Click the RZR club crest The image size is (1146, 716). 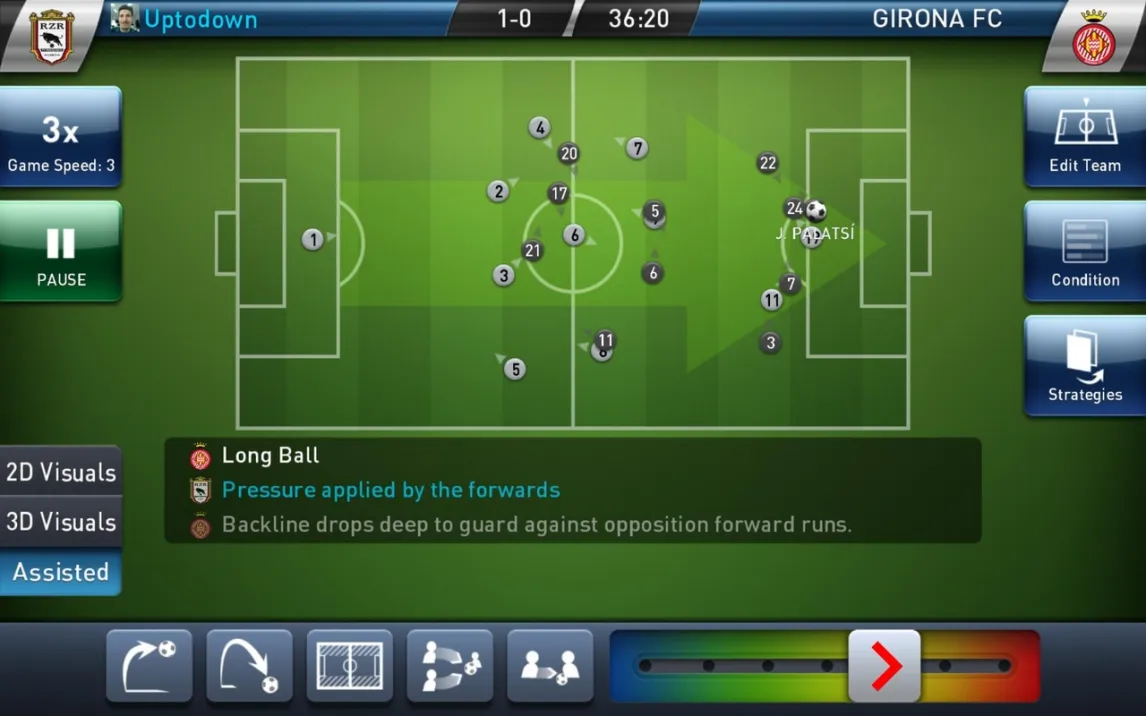50,38
